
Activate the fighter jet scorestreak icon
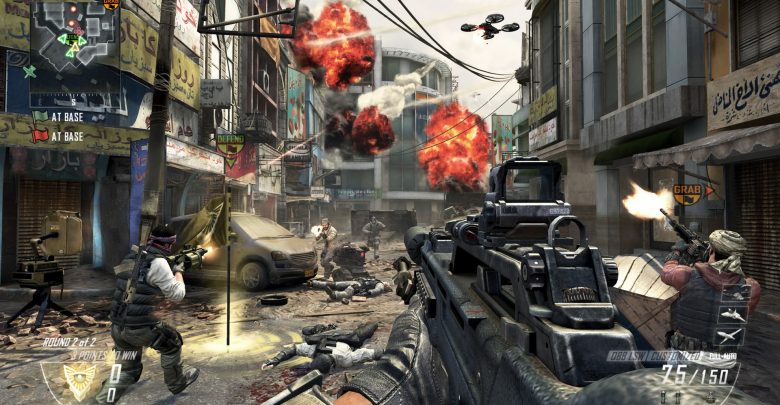(x=734, y=314)
